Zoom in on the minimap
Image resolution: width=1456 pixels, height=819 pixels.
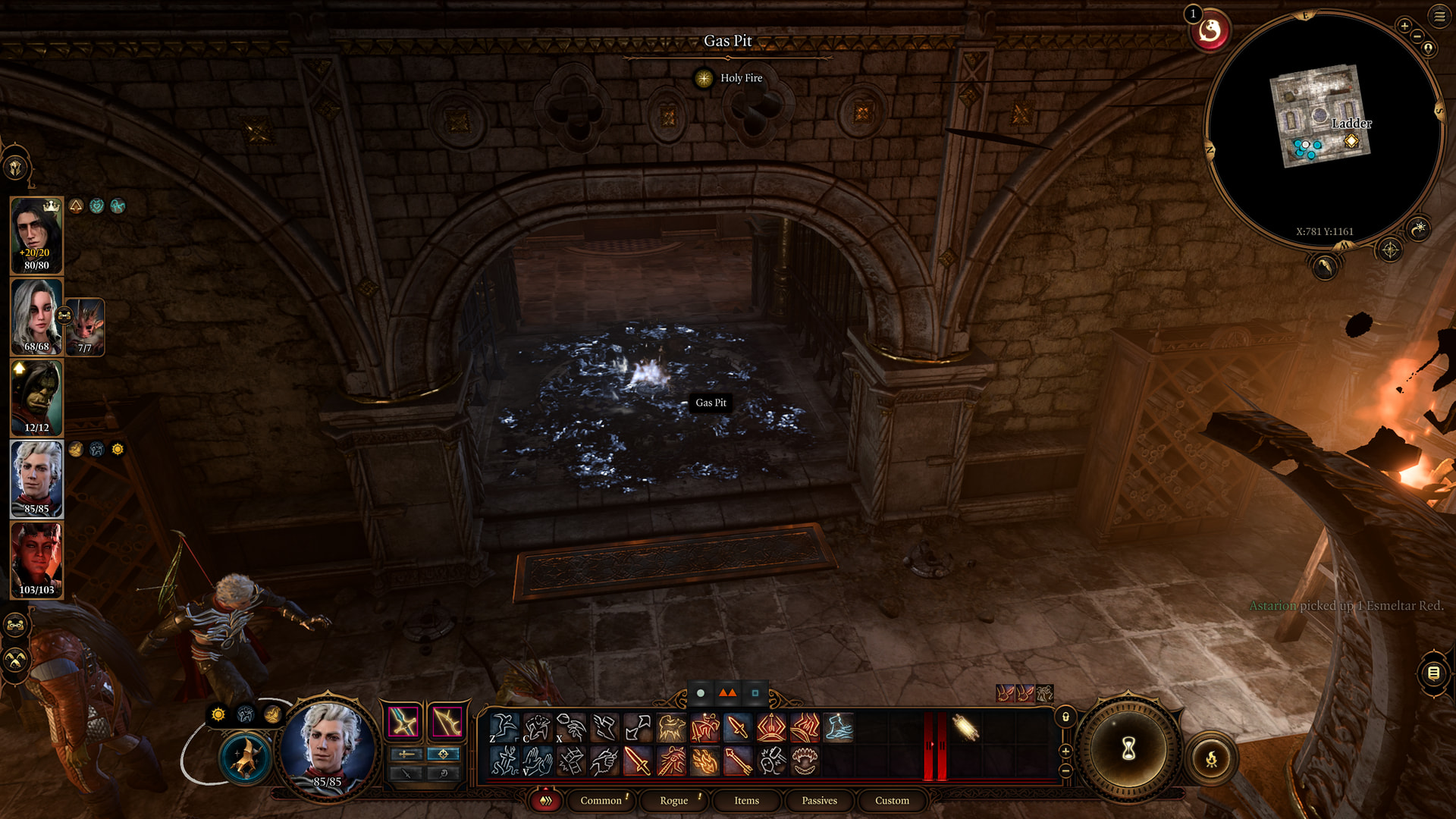(1404, 27)
